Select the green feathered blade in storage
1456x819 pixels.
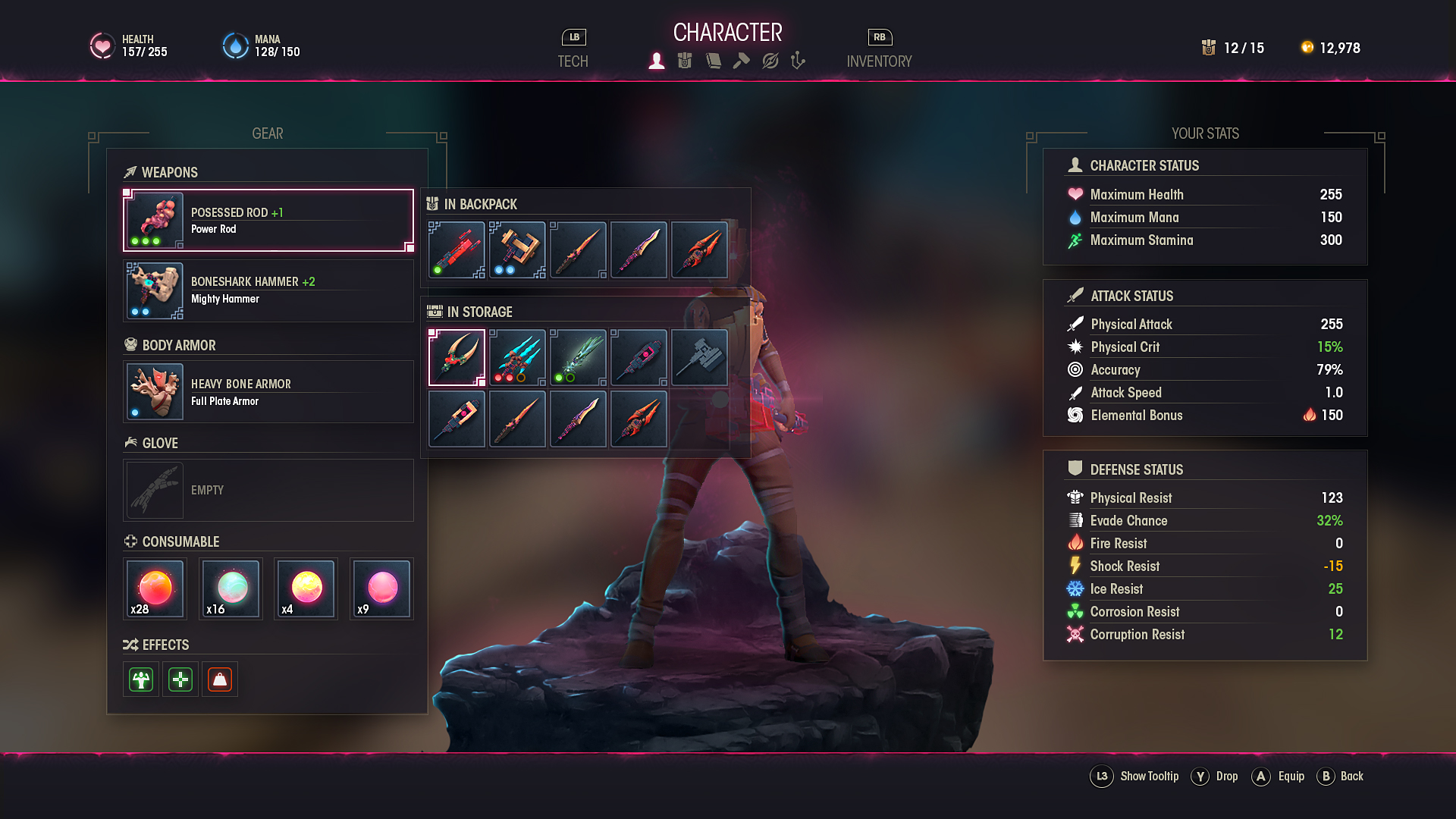(578, 357)
